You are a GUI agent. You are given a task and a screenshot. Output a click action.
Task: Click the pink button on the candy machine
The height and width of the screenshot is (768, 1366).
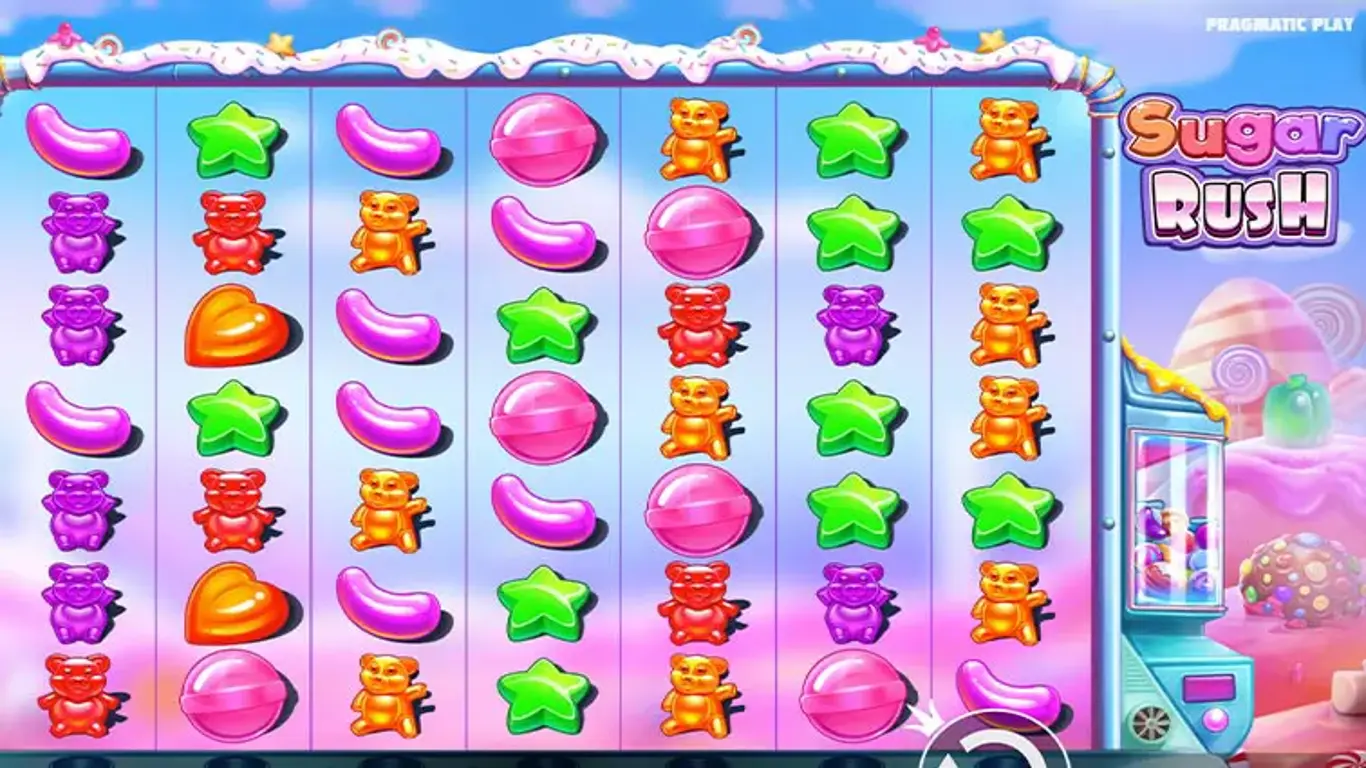tap(1215, 719)
